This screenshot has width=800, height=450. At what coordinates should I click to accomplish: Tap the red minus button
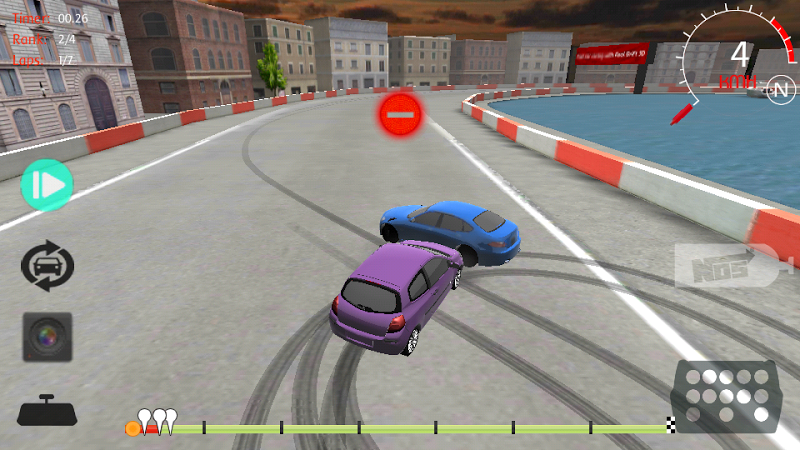[x=399, y=115]
